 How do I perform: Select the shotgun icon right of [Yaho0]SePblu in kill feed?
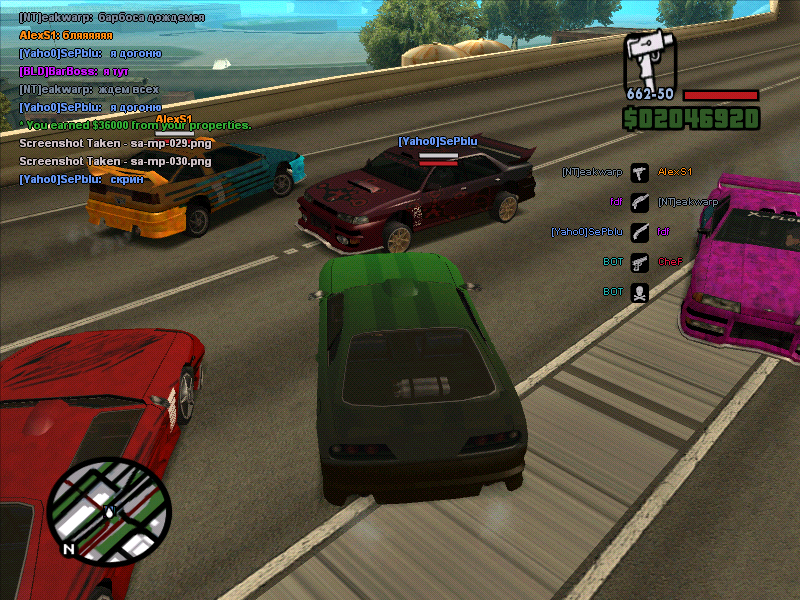[x=640, y=232]
